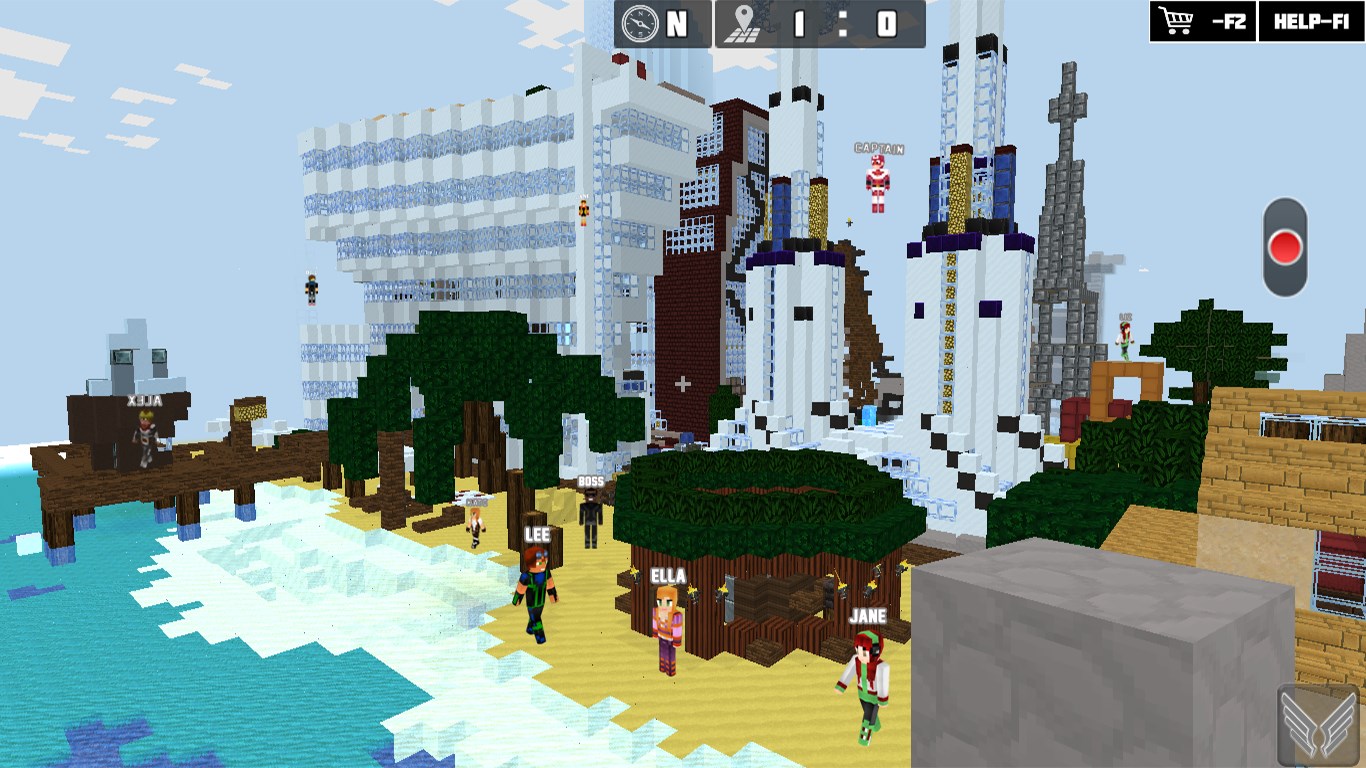
Task: Toggle the HELP-F1 overlay
Action: pyautogui.click(x=1311, y=20)
